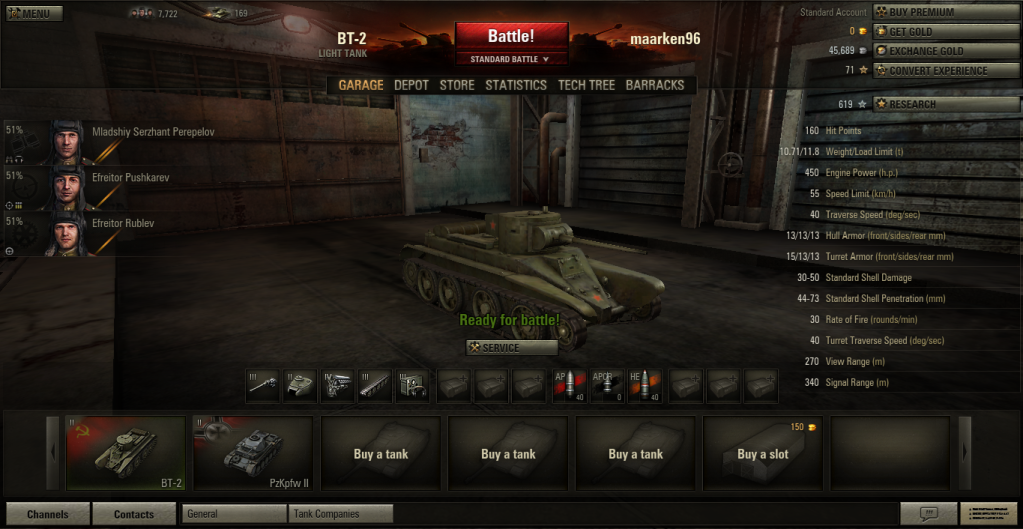
Task: Click the Service button under the tank
Action: click(x=512, y=348)
